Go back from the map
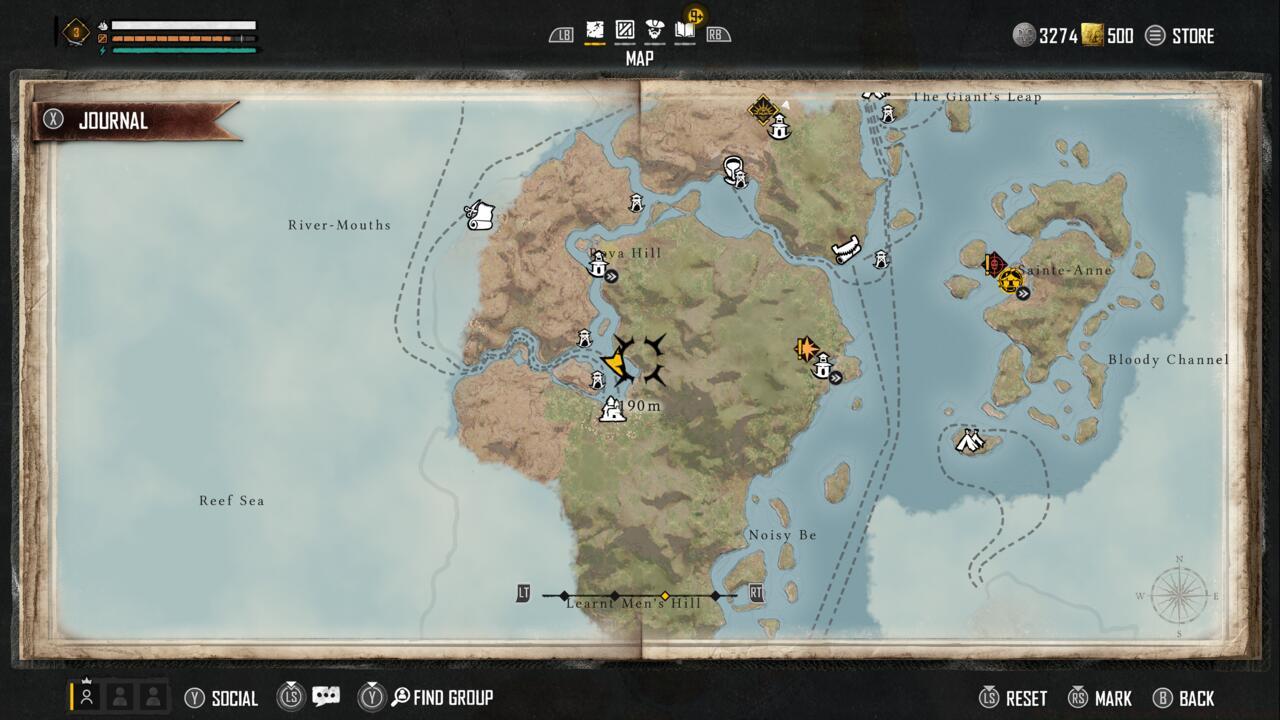Screen dimensions: 1280x720 (x=1184, y=698)
